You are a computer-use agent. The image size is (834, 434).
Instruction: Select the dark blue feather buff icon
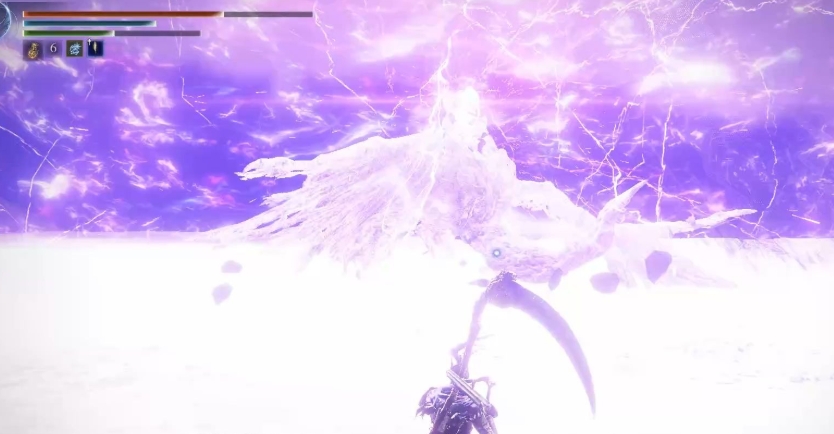(95, 48)
